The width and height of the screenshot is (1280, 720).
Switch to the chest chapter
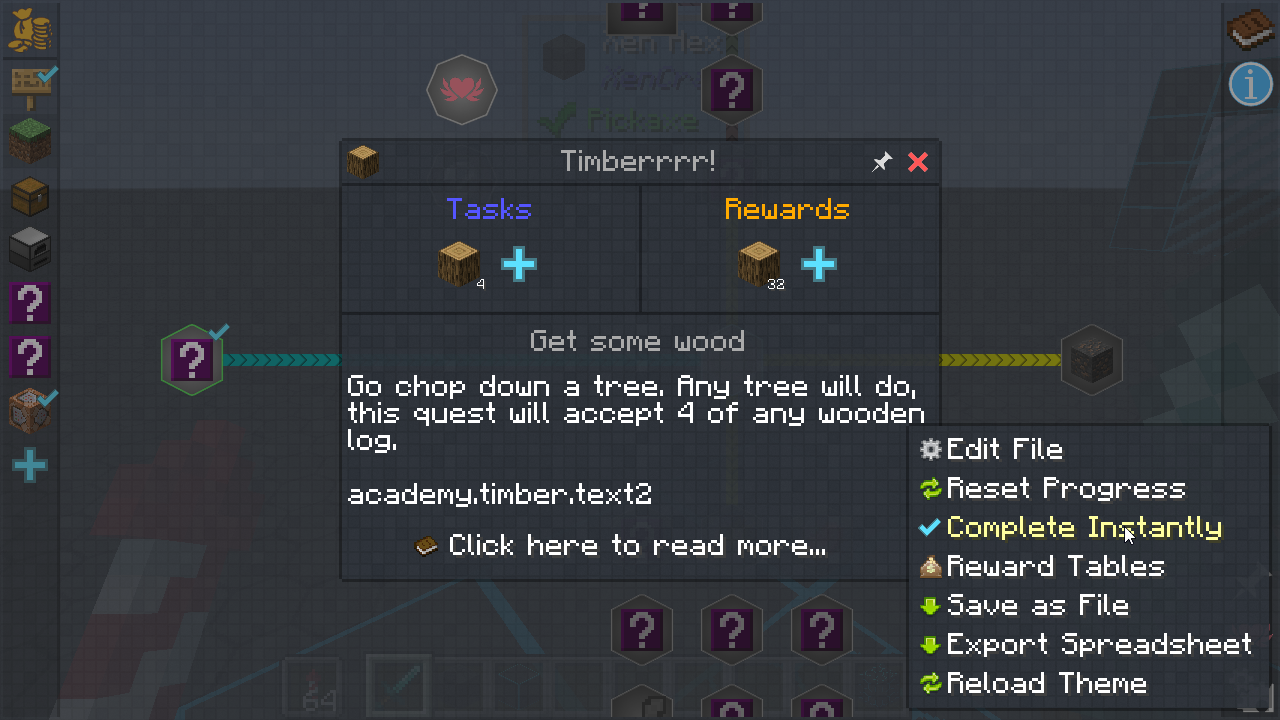coord(30,196)
